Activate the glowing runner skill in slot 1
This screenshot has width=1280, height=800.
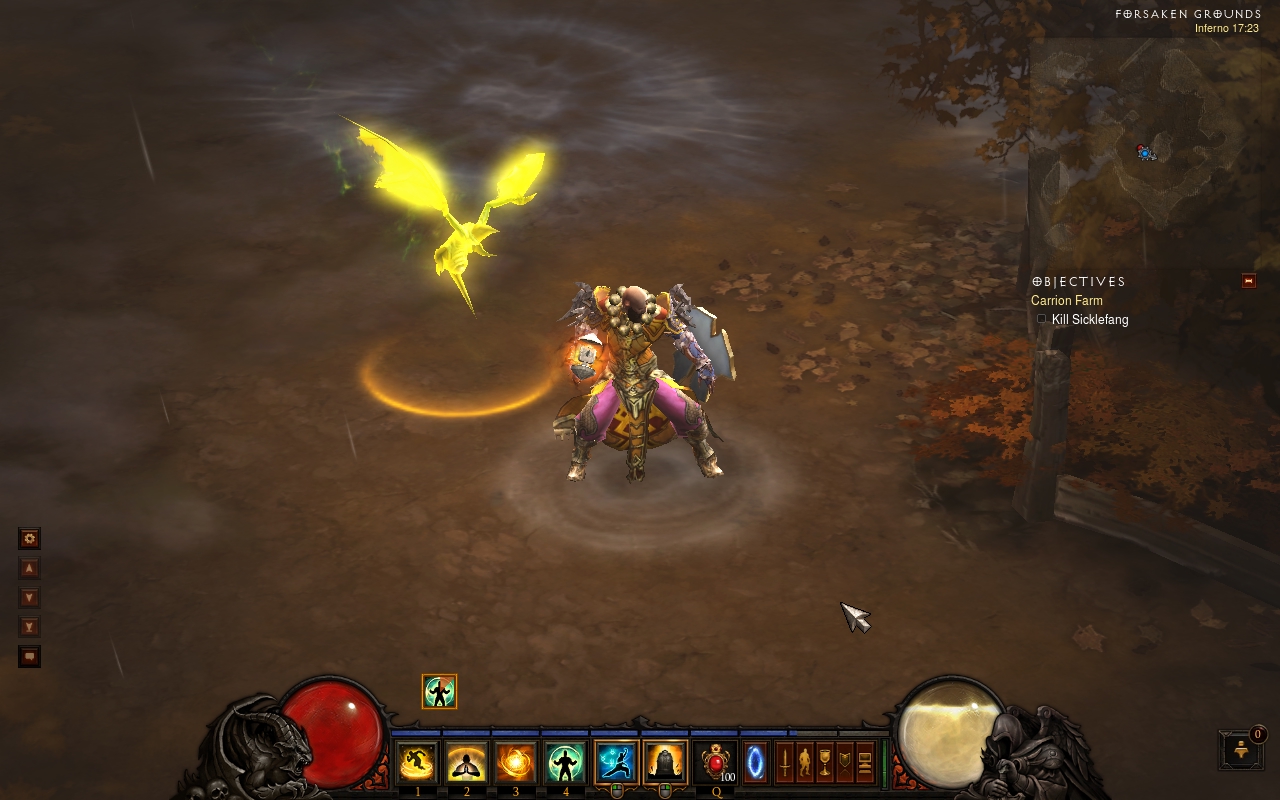pos(417,763)
